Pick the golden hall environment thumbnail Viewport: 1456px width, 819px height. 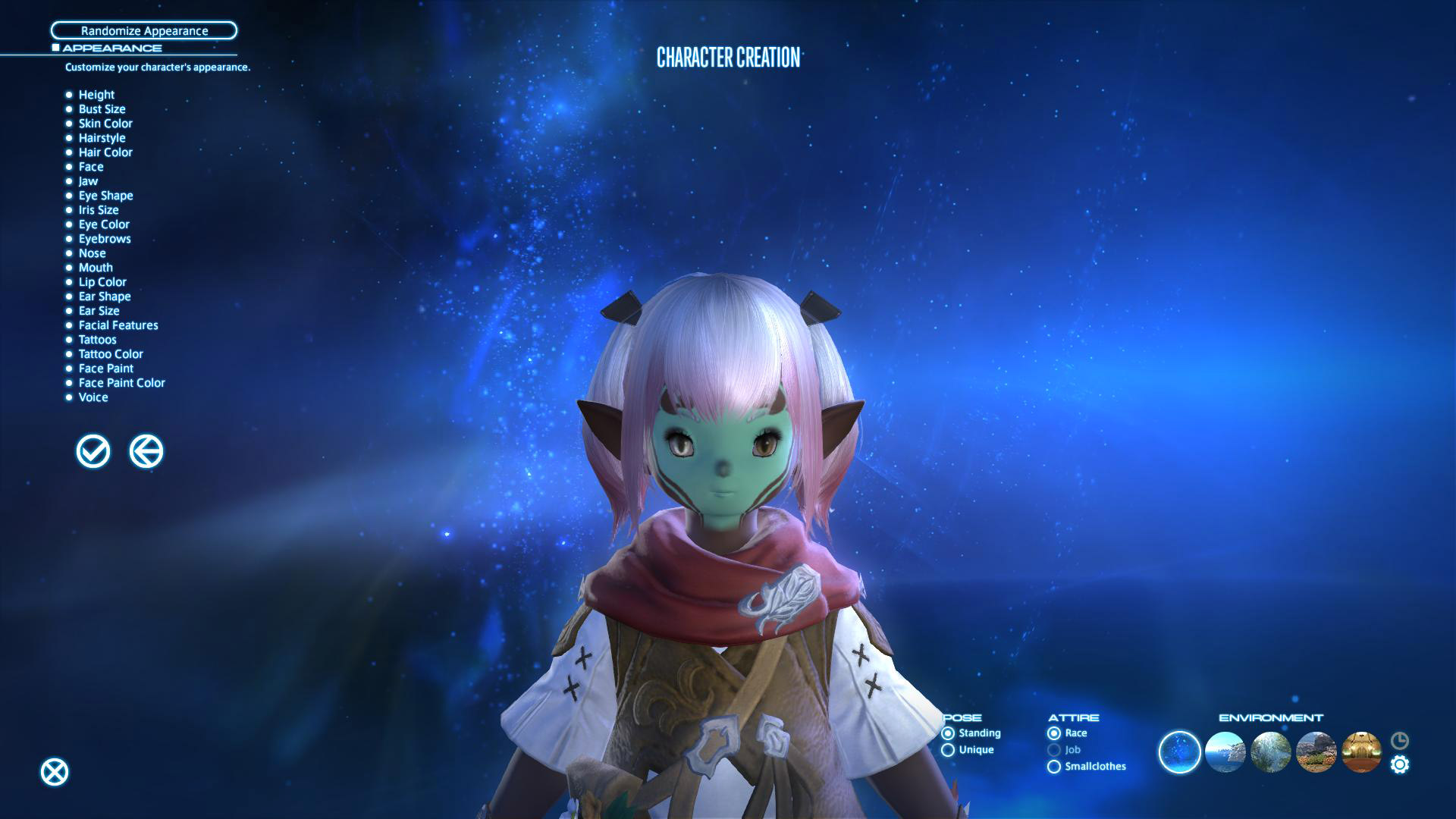point(1361,752)
